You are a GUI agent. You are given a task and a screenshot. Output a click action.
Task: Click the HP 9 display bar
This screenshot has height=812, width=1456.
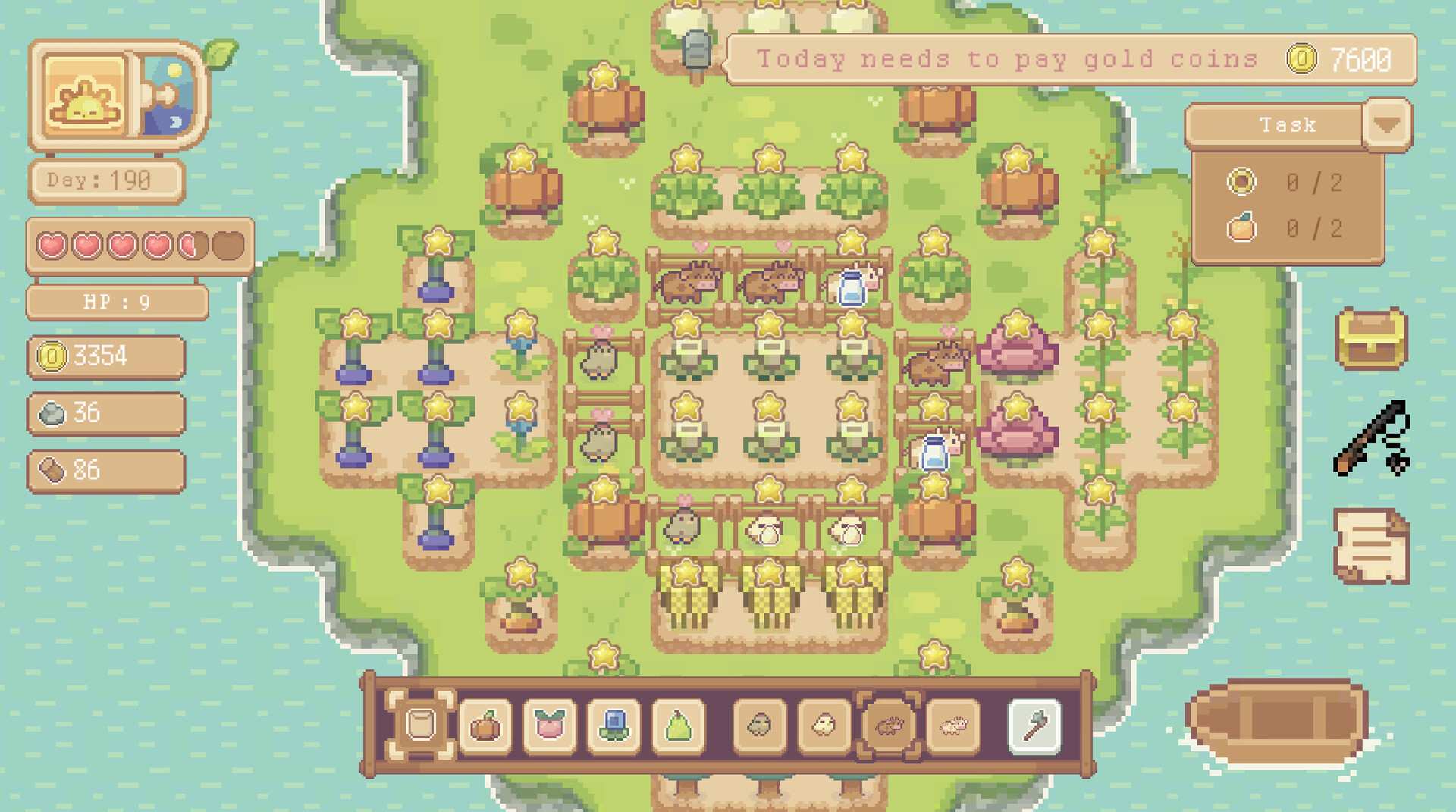pyautogui.click(x=116, y=301)
